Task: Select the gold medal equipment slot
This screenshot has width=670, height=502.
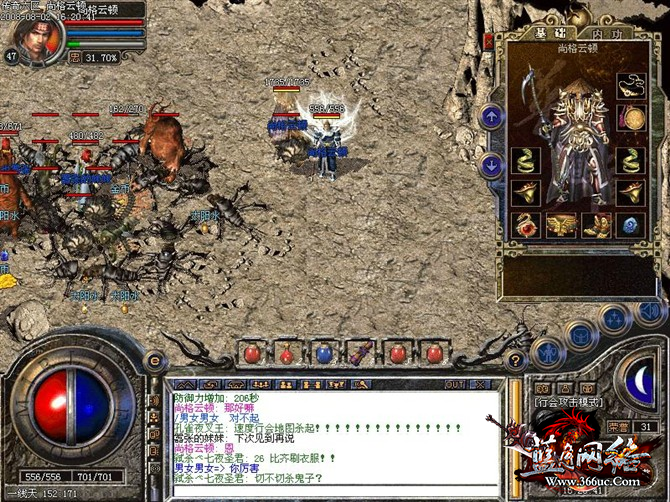Action: (631, 118)
